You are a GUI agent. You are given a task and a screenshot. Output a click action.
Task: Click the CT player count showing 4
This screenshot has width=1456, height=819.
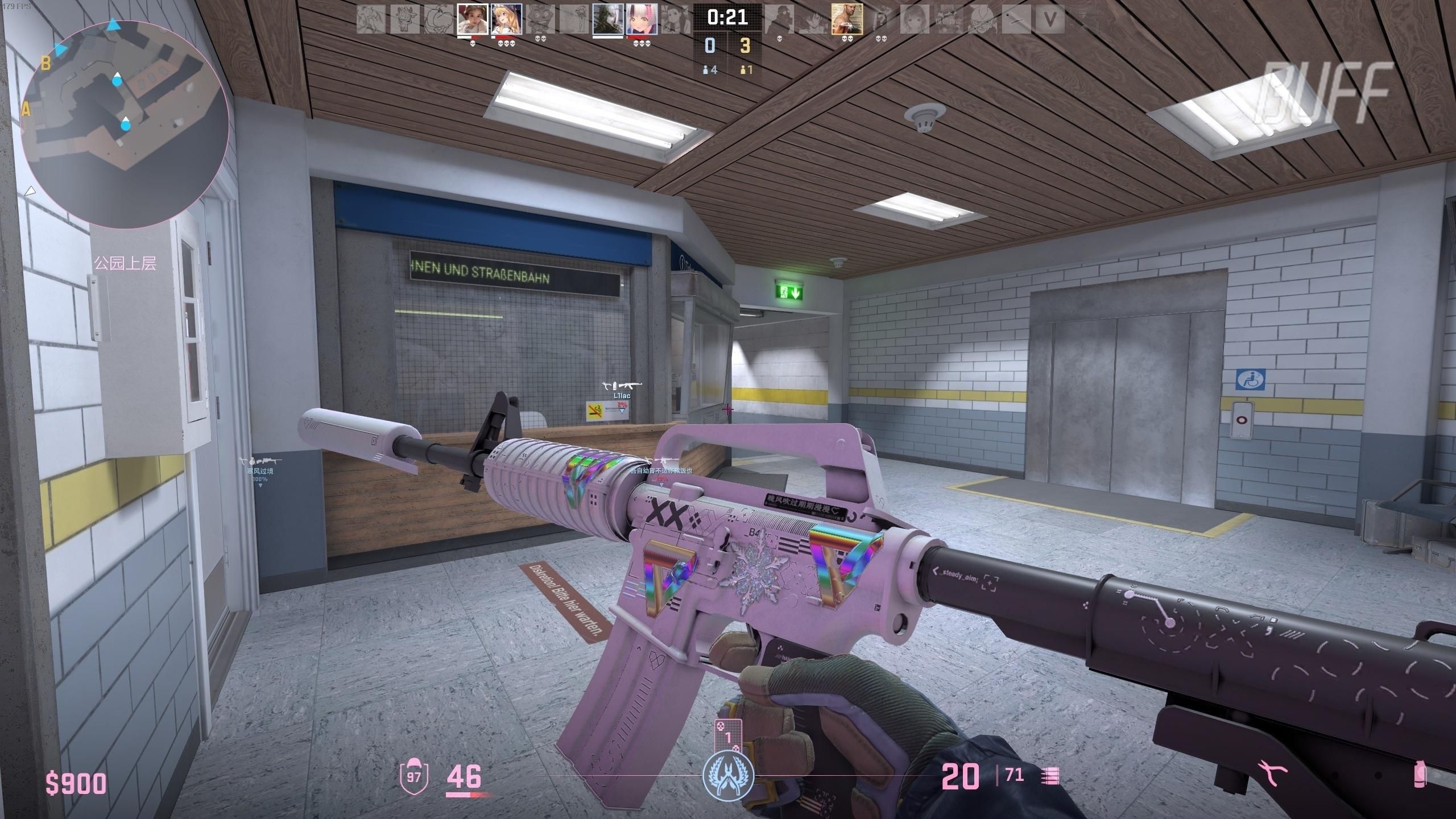click(709, 70)
